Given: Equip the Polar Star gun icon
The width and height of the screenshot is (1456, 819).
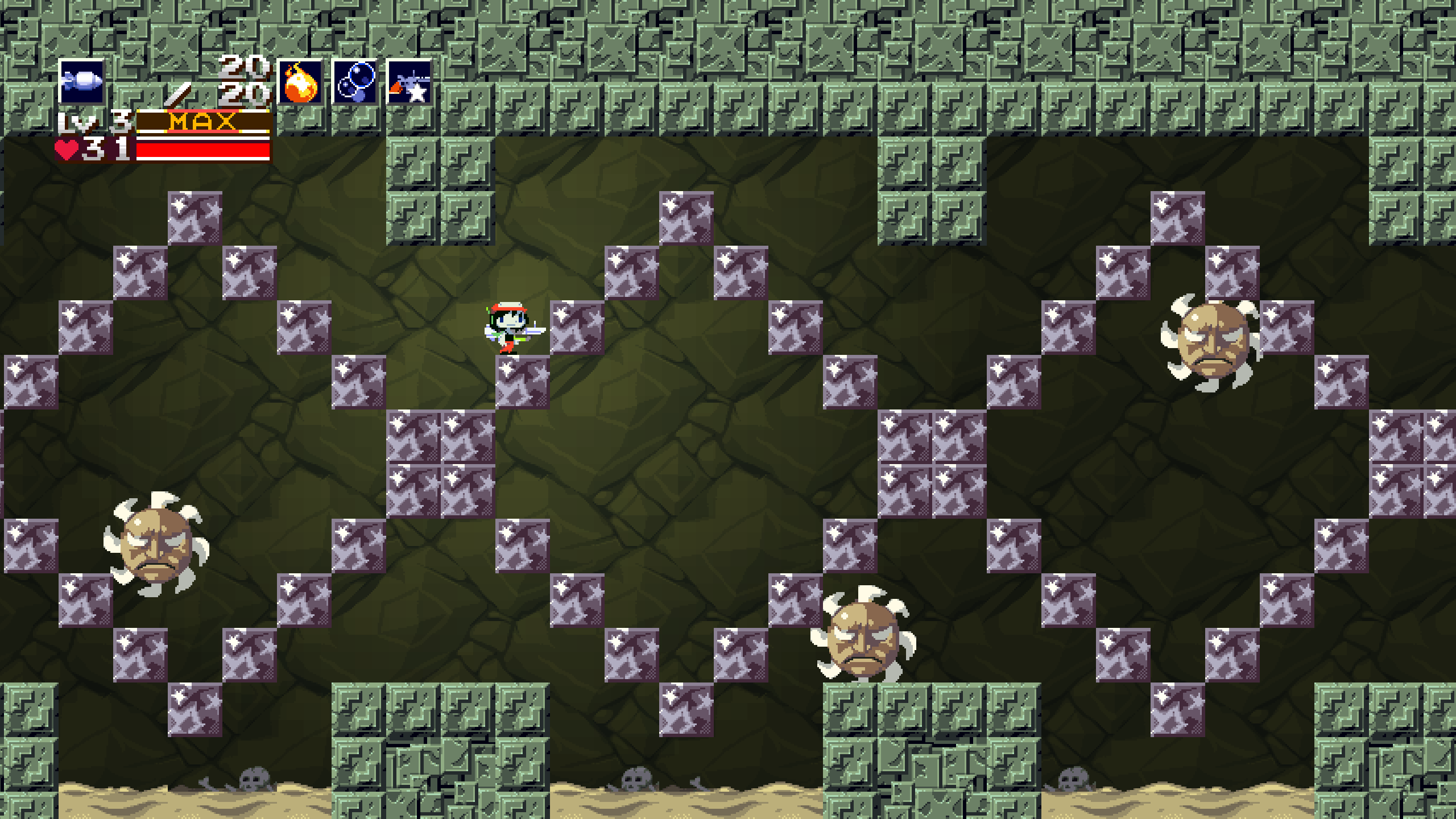Looking at the screenshot, I should coord(409,83).
